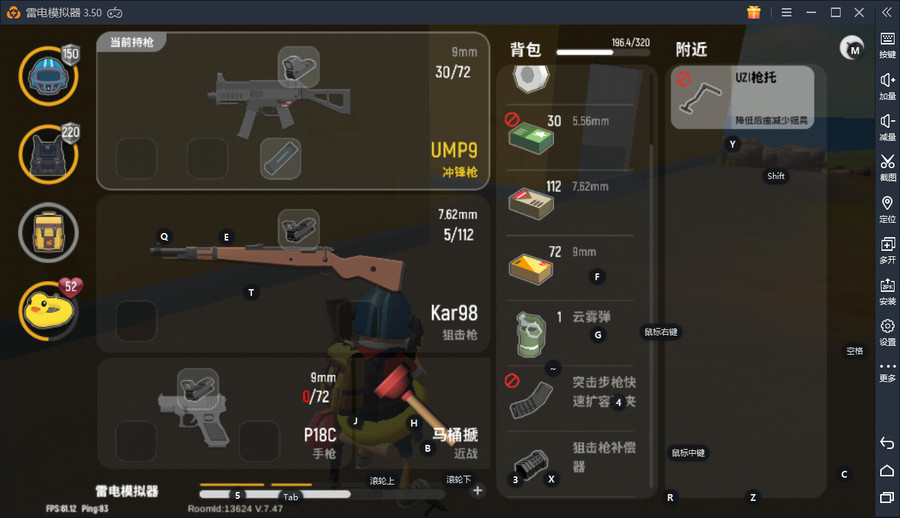This screenshot has width=900, height=518.
Task: Select the sniper rifle compensator item
Action: click(568, 462)
